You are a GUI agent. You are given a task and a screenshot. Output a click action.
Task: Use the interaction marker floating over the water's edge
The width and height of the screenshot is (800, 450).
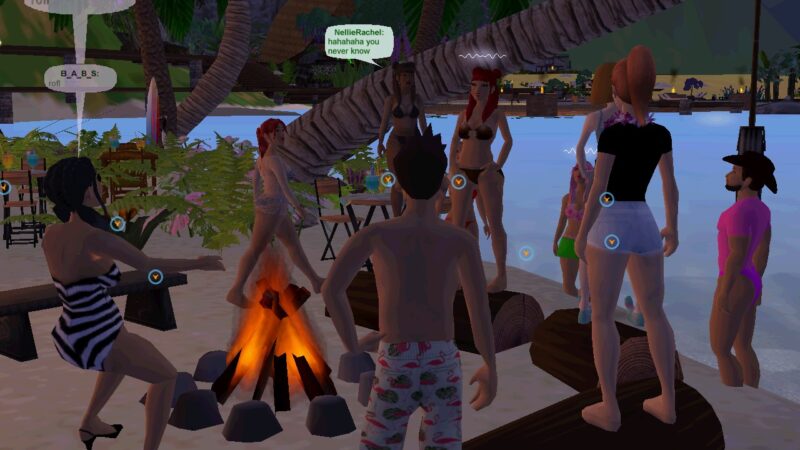click(526, 253)
